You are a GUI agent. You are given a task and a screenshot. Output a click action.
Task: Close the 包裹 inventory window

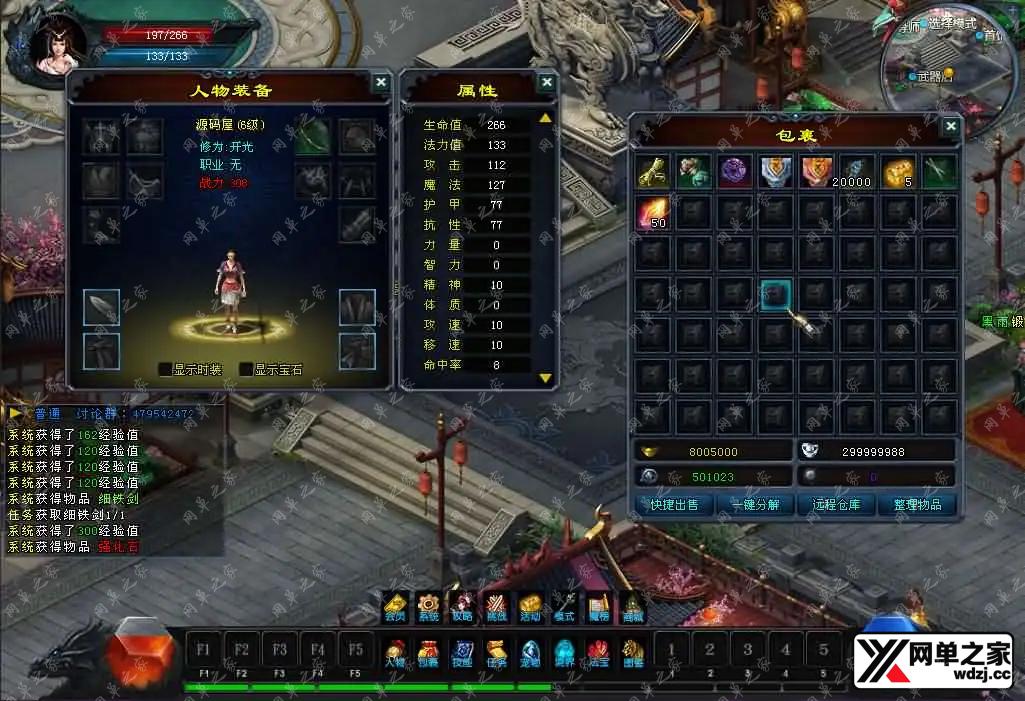pos(950,126)
